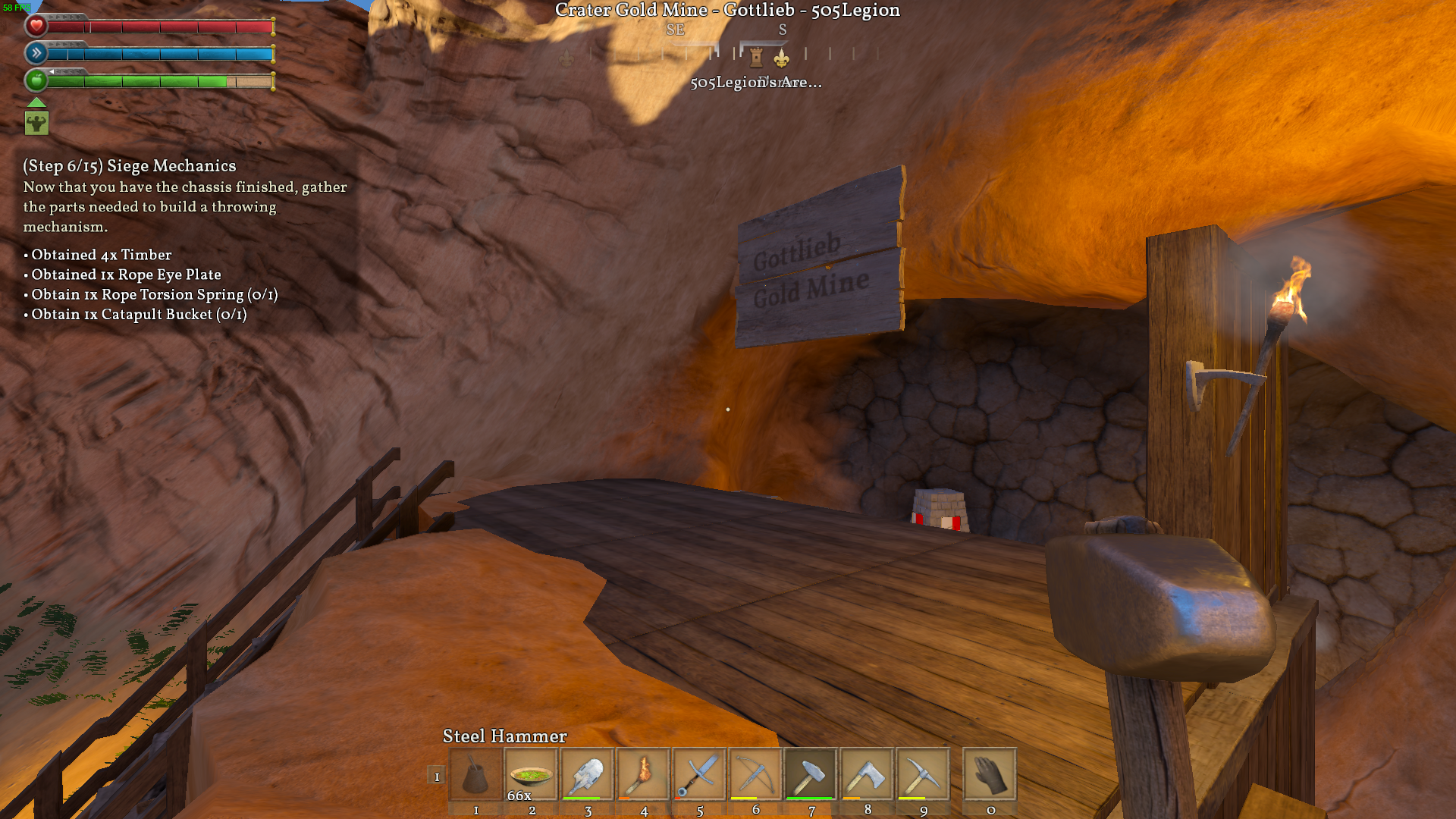The height and width of the screenshot is (819, 1456).
Task: Click the castle tower compass marker
Action: coord(756,57)
